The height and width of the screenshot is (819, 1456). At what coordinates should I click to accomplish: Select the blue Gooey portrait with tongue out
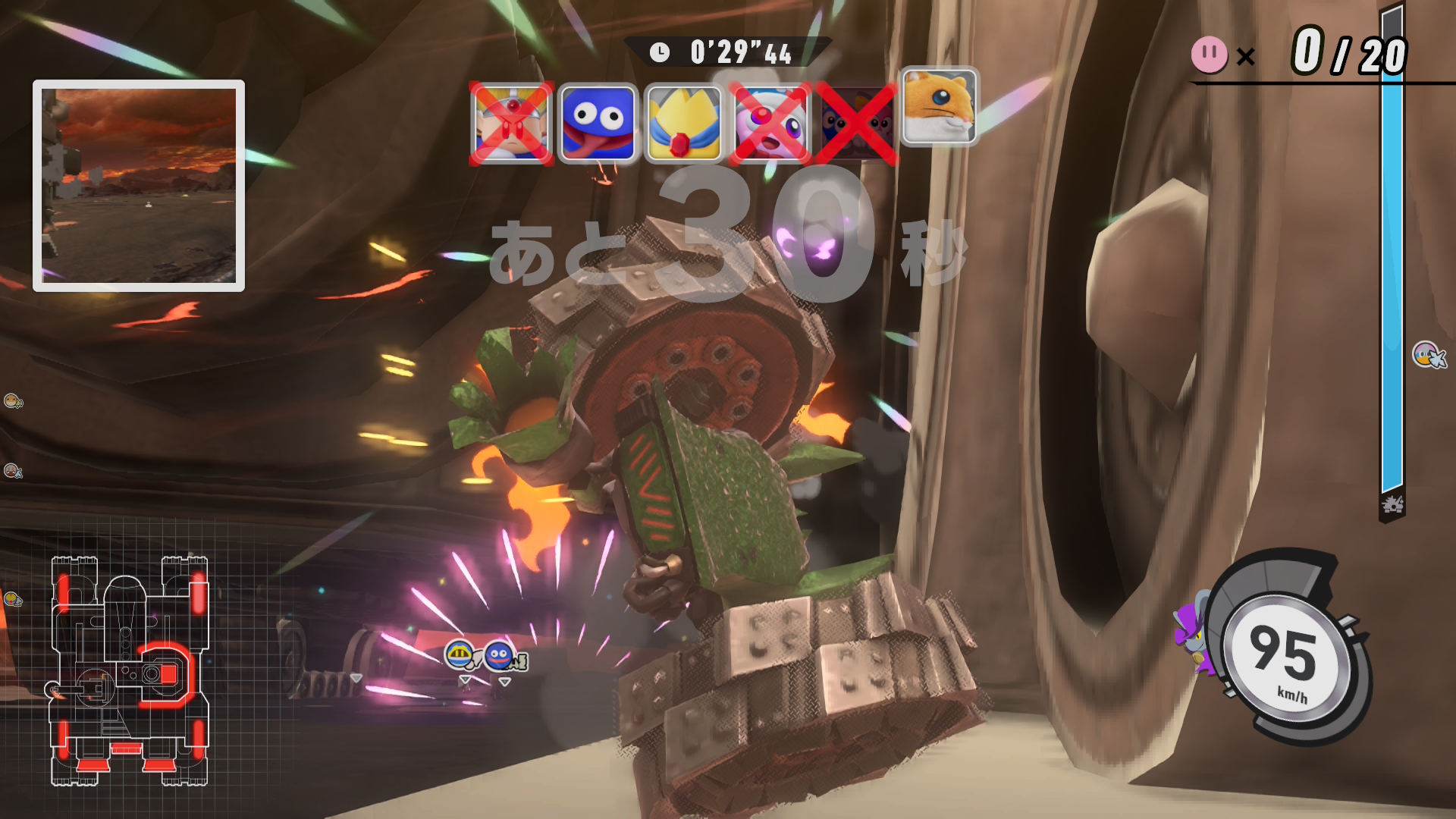(x=598, y=123)
